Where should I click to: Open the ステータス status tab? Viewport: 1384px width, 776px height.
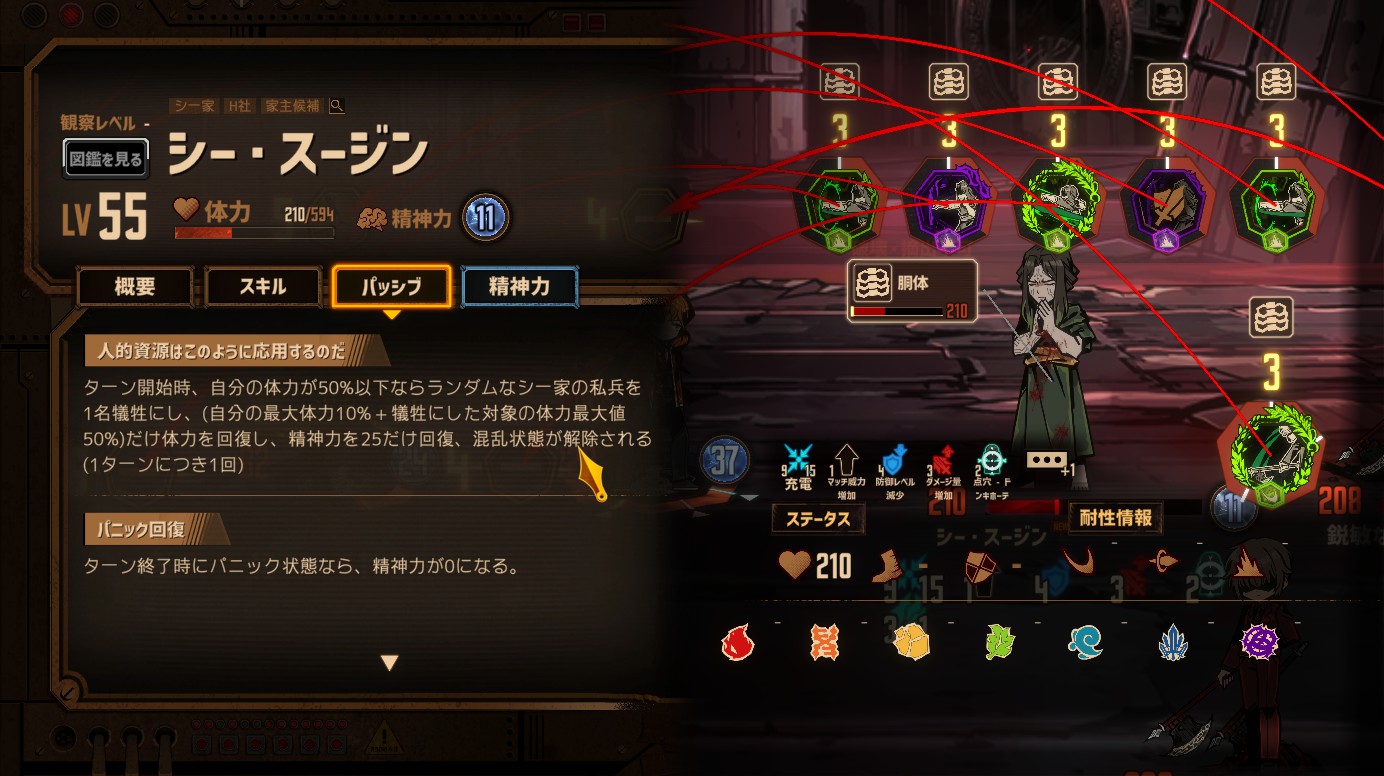[x=817, y=520]
